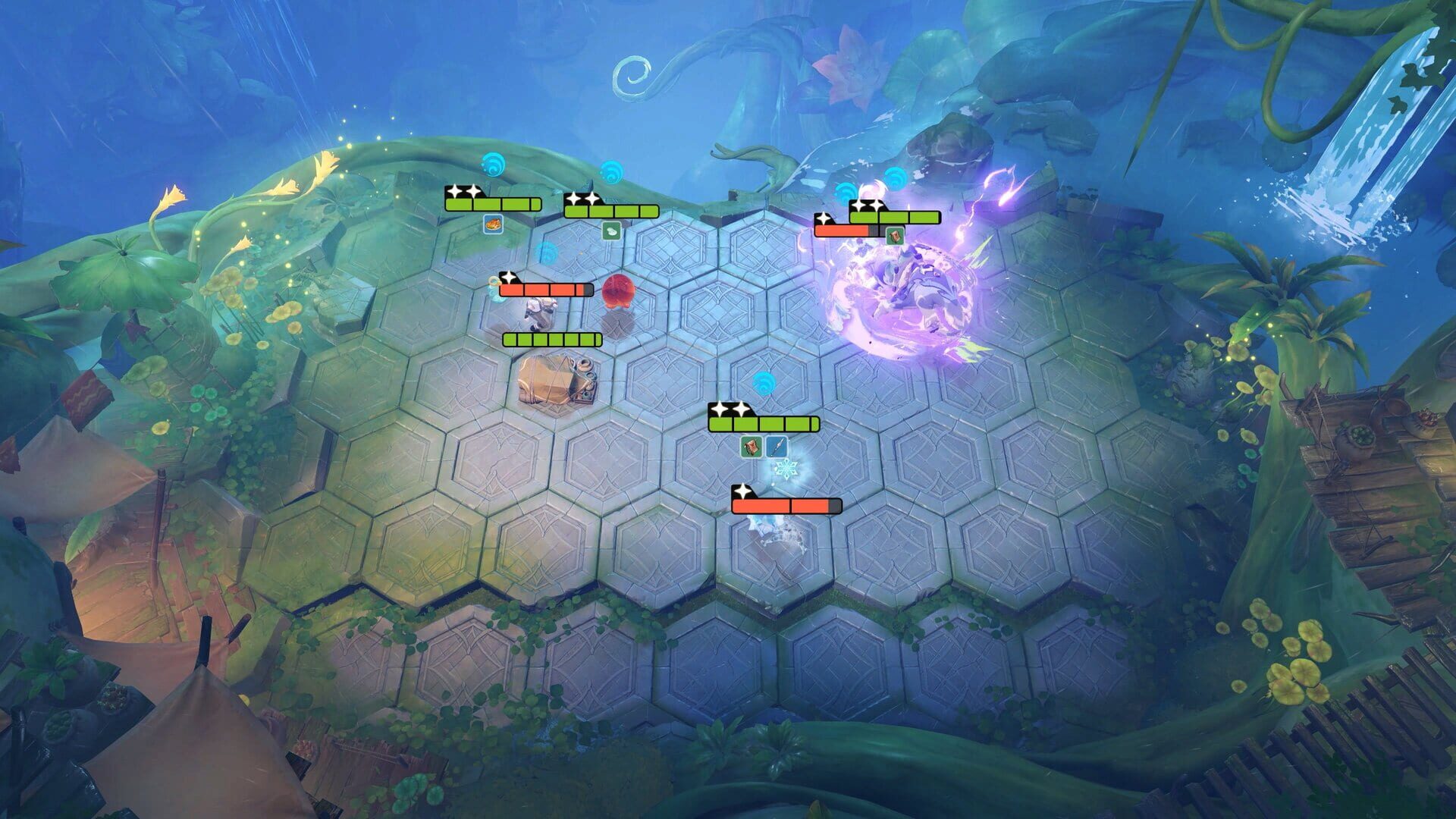Click the snowflake freeze status icon
Viewport: 1456px width, 819px height.
[786, 468]
